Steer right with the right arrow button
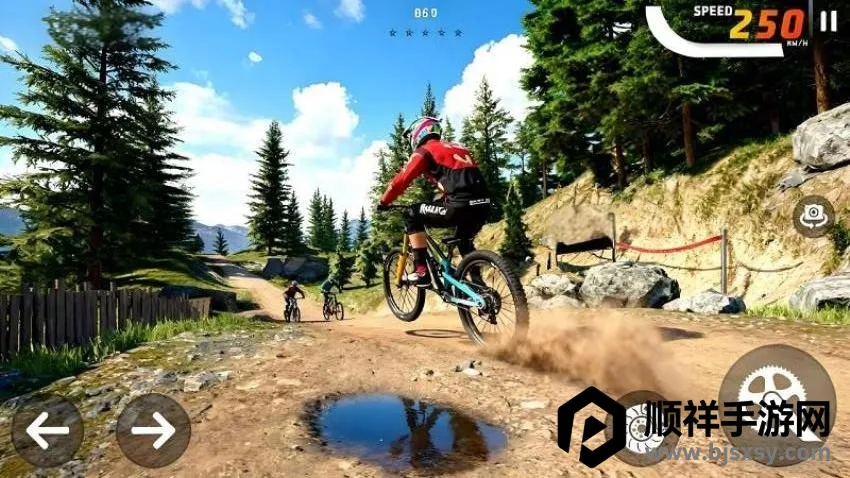 click(x=153, y=431)
